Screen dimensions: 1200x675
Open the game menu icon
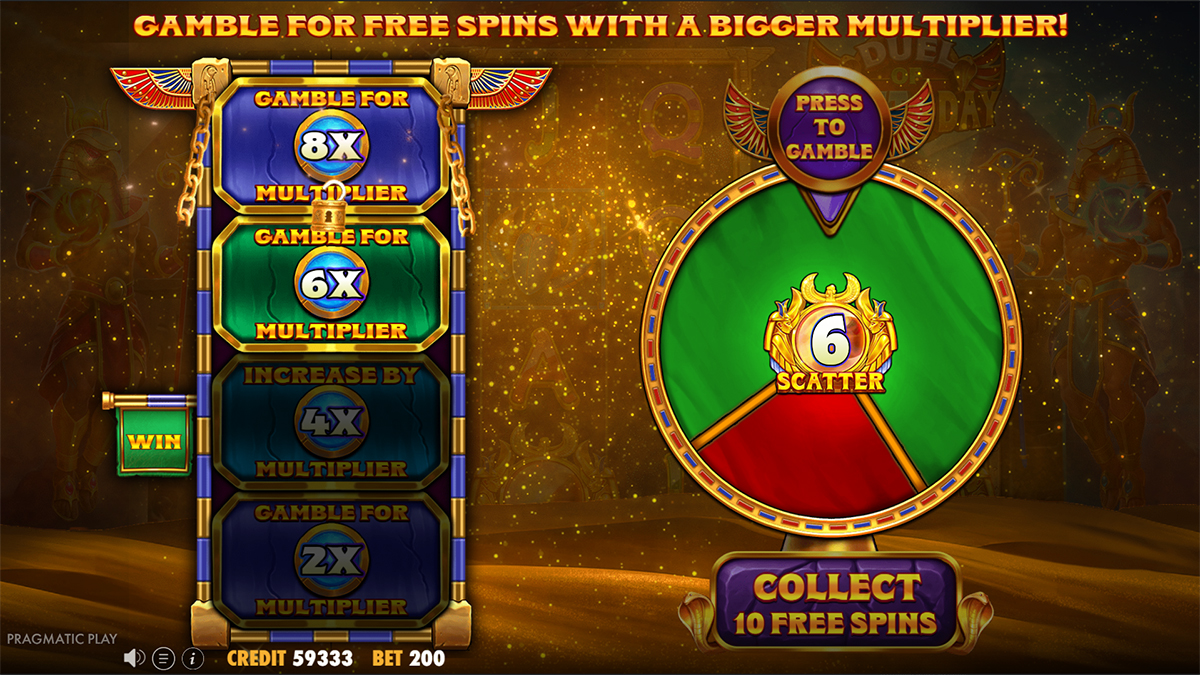[x=164, y=658]
